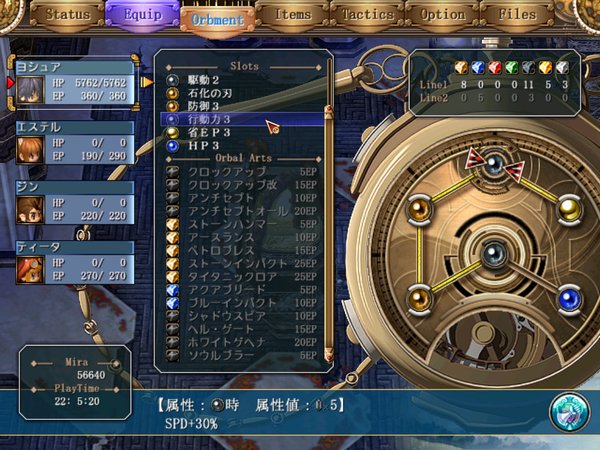Click the blue quartz slot on the orbment
This screenshot has height=450, width=600.
[x=570, y=297]
